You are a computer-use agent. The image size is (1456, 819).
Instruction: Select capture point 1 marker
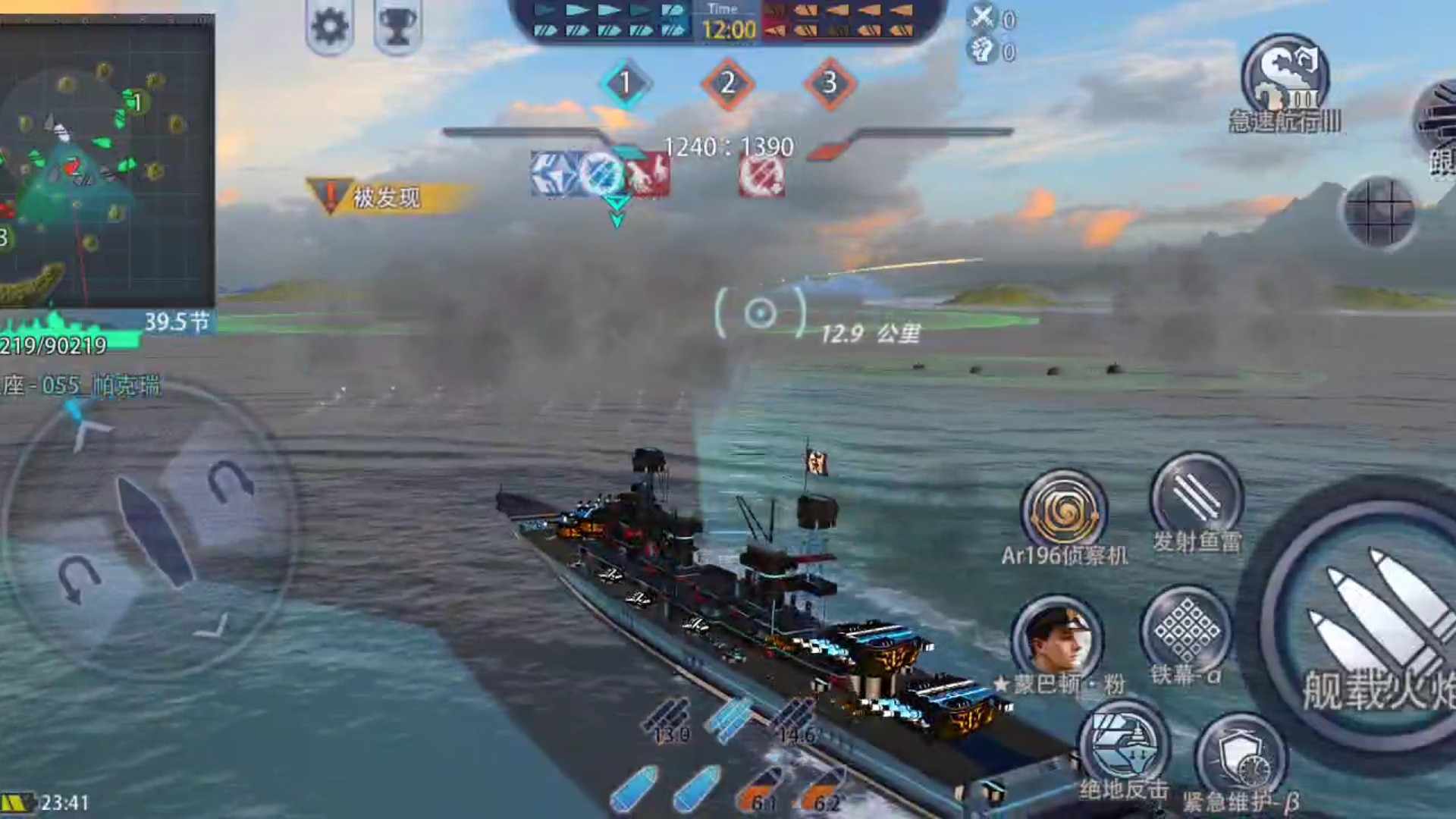coord(625,83)
